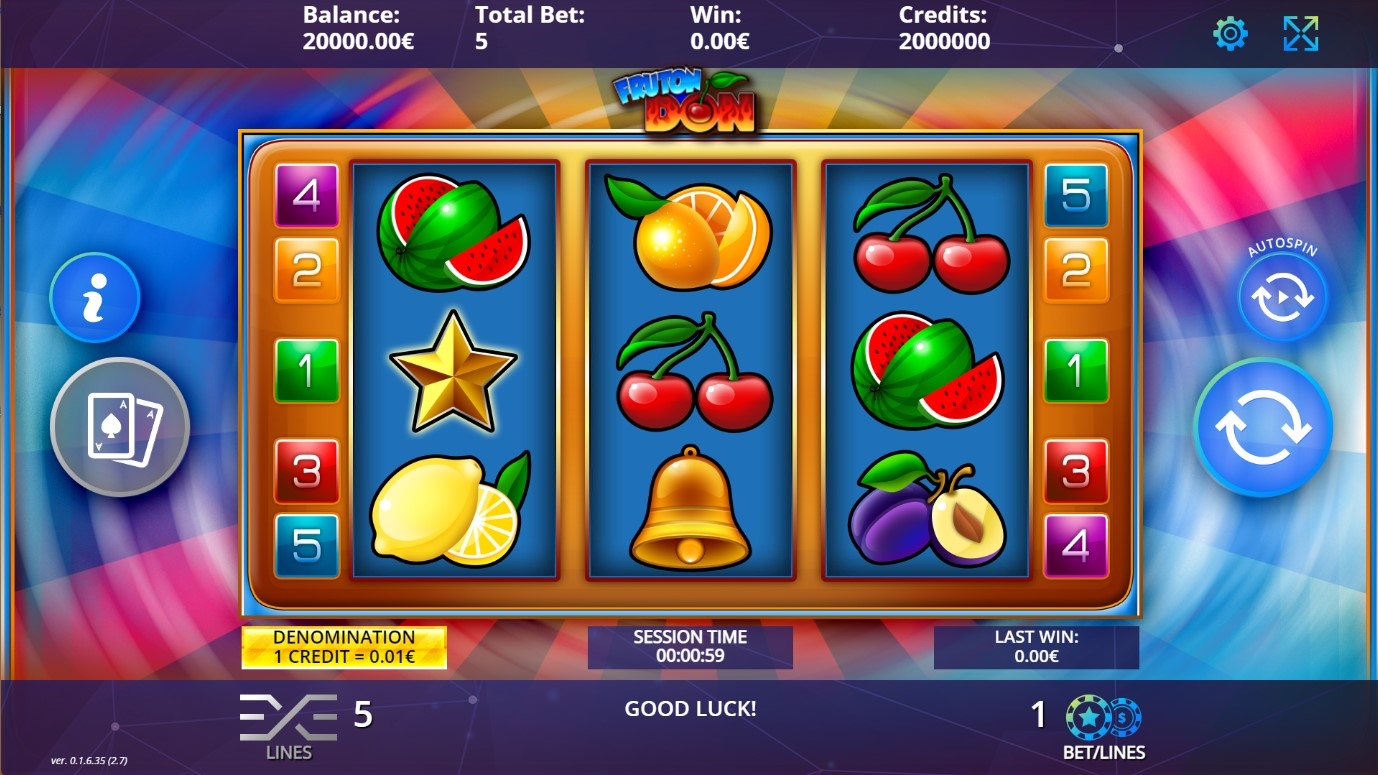Viewport: 1378px width, 775px height.
Task: Activate the Autospin button
Action: pos(1282,298)
